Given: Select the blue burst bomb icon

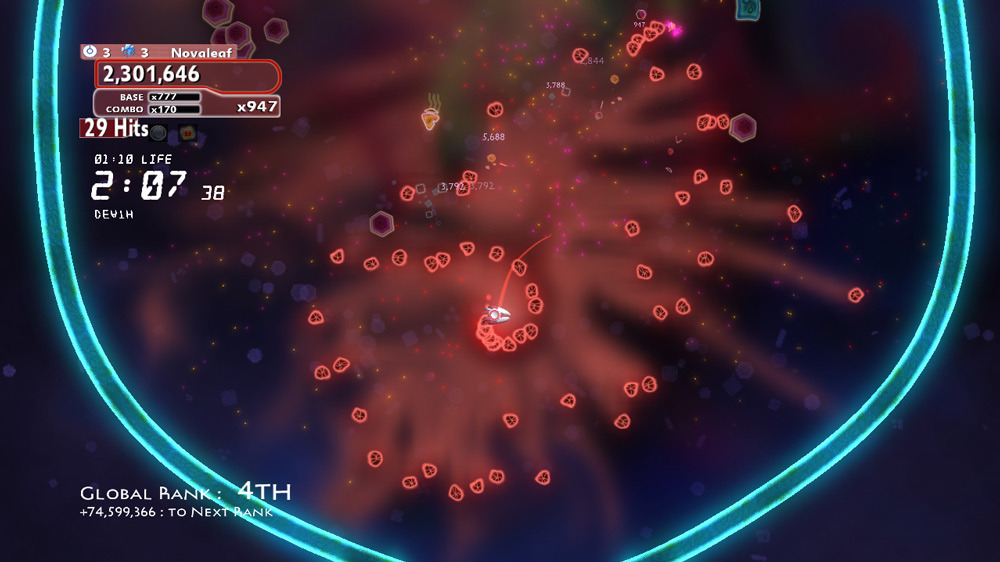Looking at the screenshot, I should click(128, 51).
